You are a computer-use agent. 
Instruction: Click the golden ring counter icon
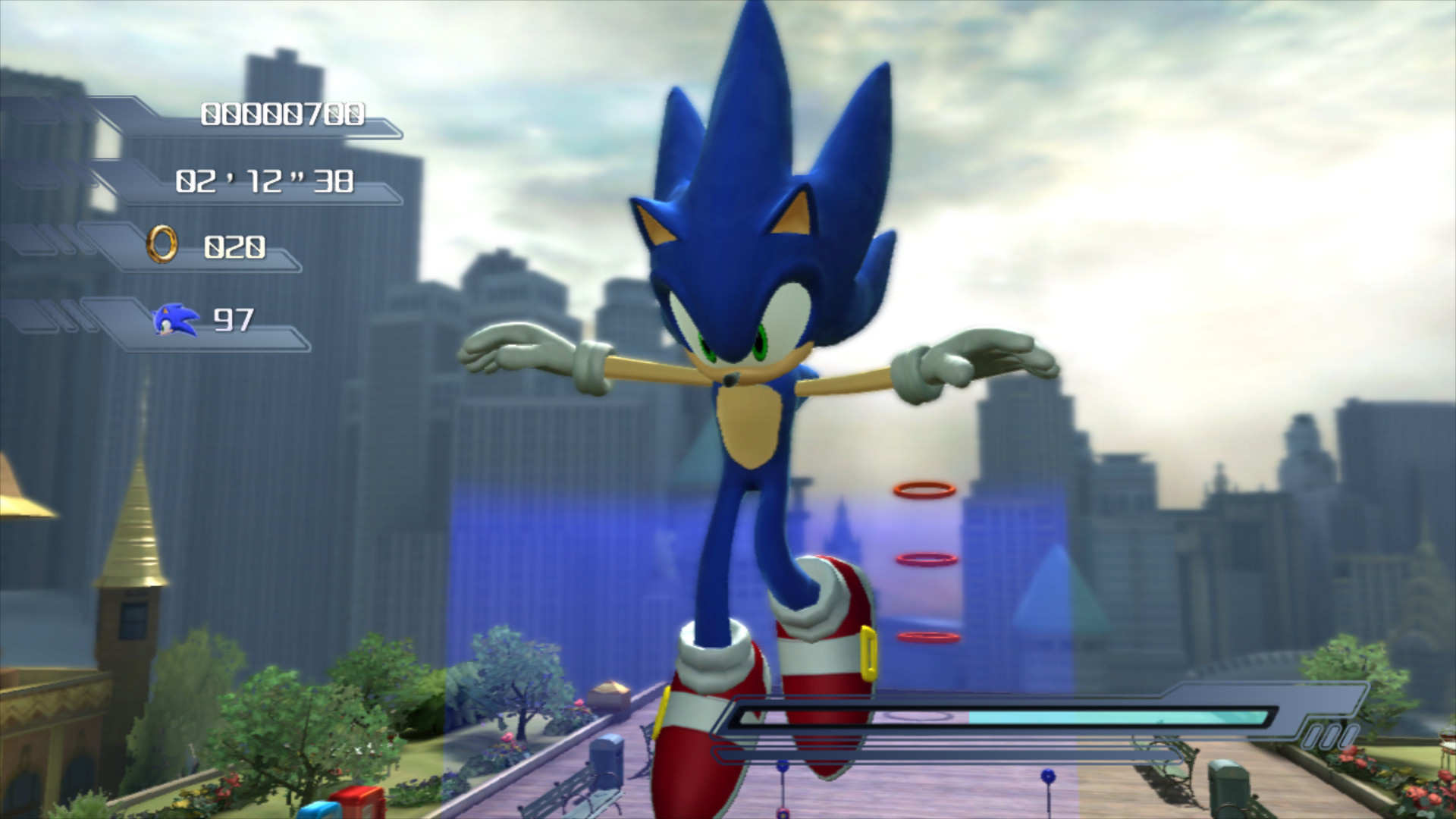click(x=162, y=243)
